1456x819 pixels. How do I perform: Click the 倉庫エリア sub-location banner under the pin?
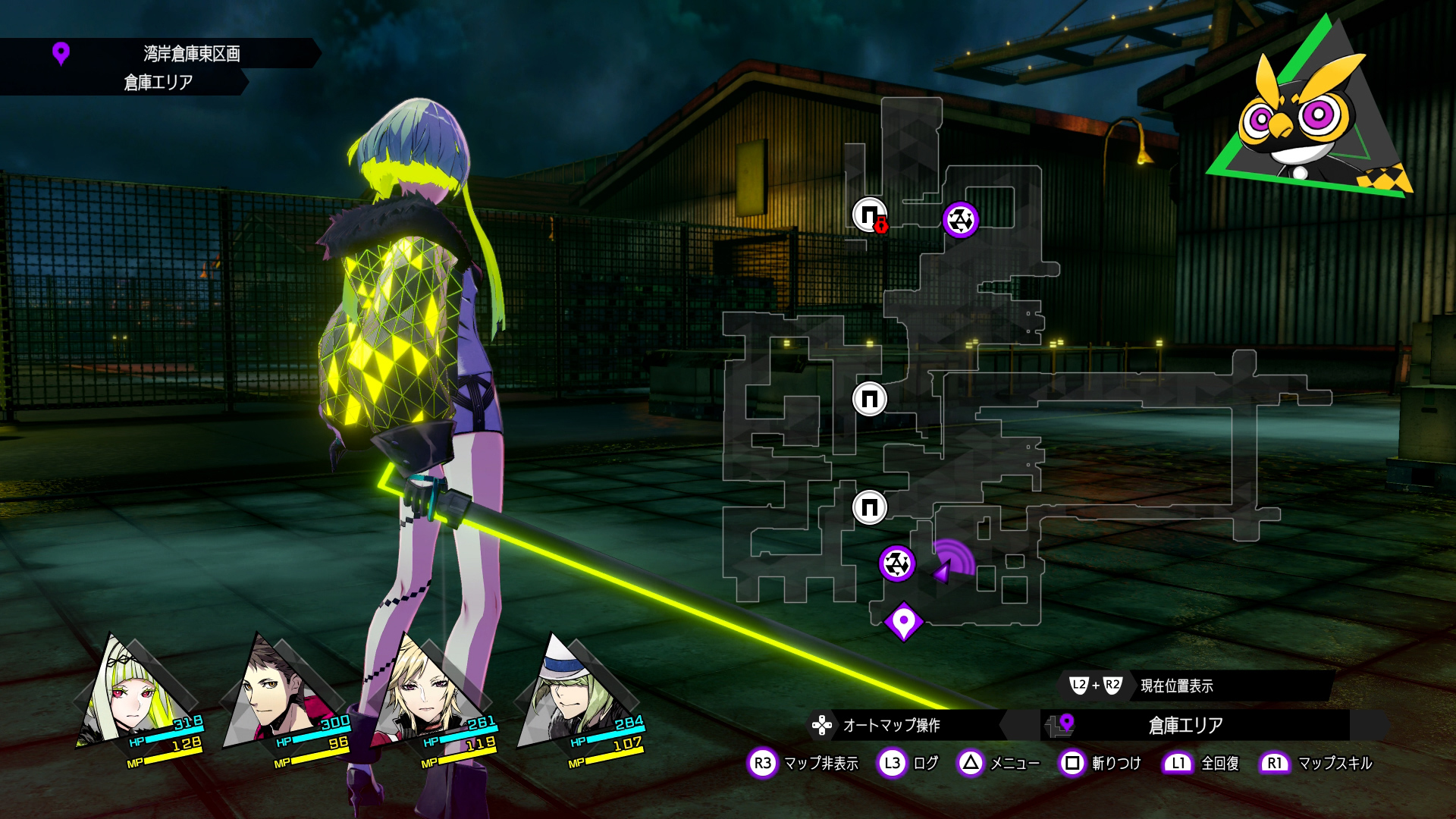click(158, 82)
